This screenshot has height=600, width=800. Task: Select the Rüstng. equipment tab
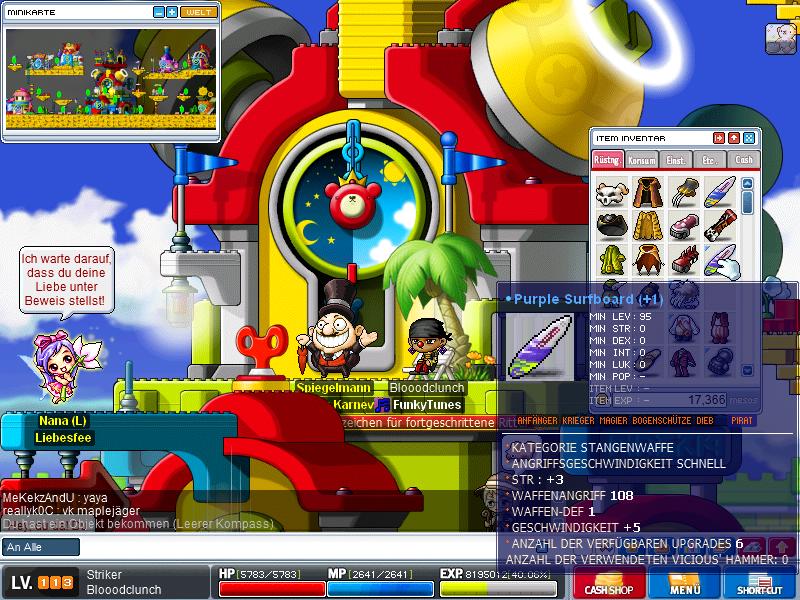pyautogui.click(x=608, y=160)
